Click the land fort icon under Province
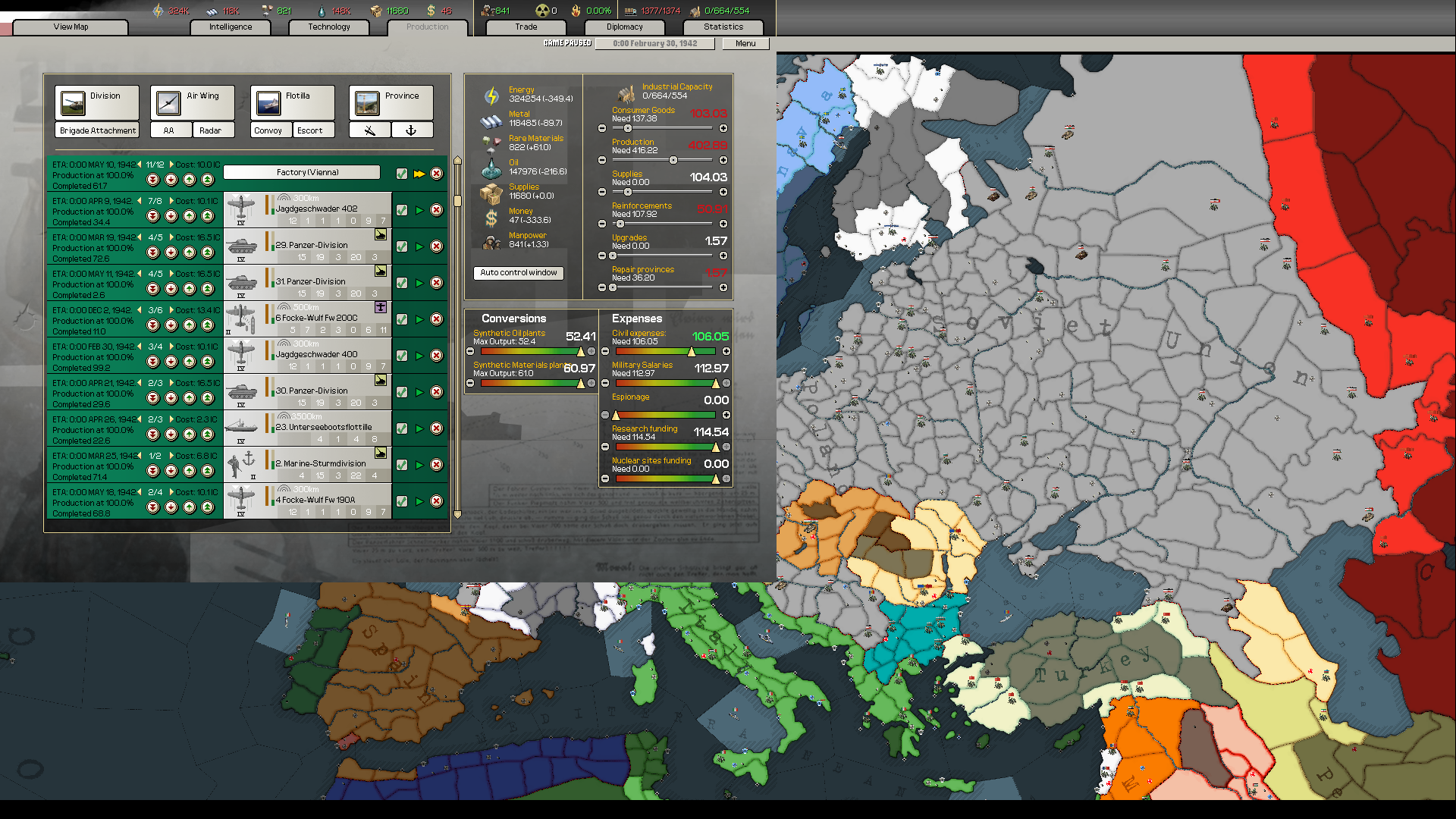 coord(369,130)
